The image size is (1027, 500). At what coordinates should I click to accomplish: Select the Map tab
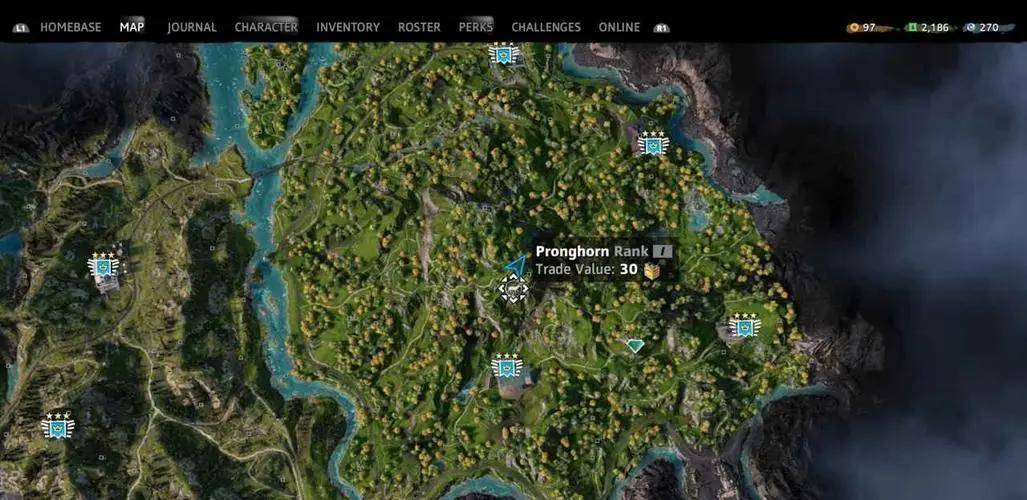point(132,27)
